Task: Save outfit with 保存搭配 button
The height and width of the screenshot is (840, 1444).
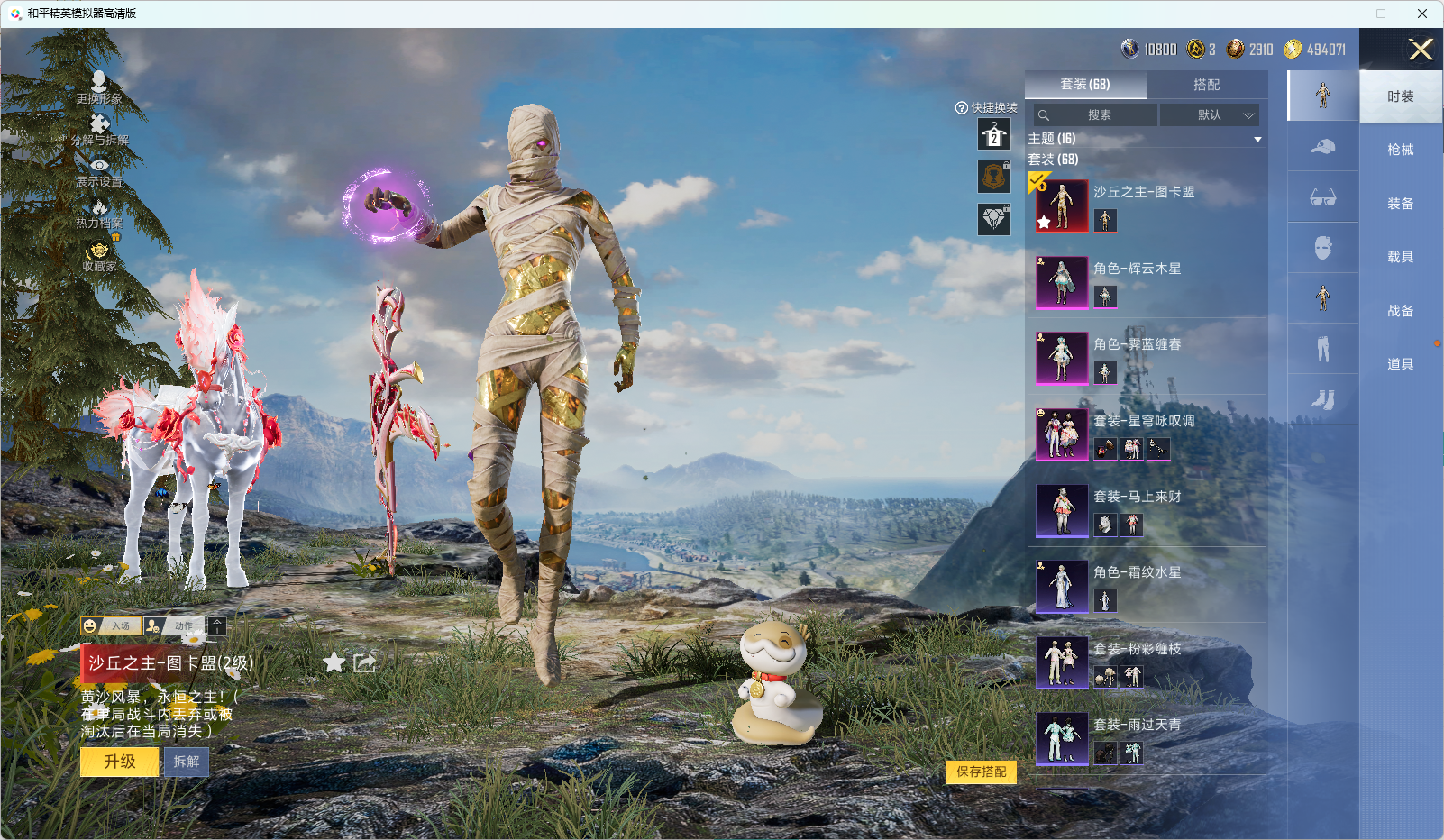Action: click(981, 772)
